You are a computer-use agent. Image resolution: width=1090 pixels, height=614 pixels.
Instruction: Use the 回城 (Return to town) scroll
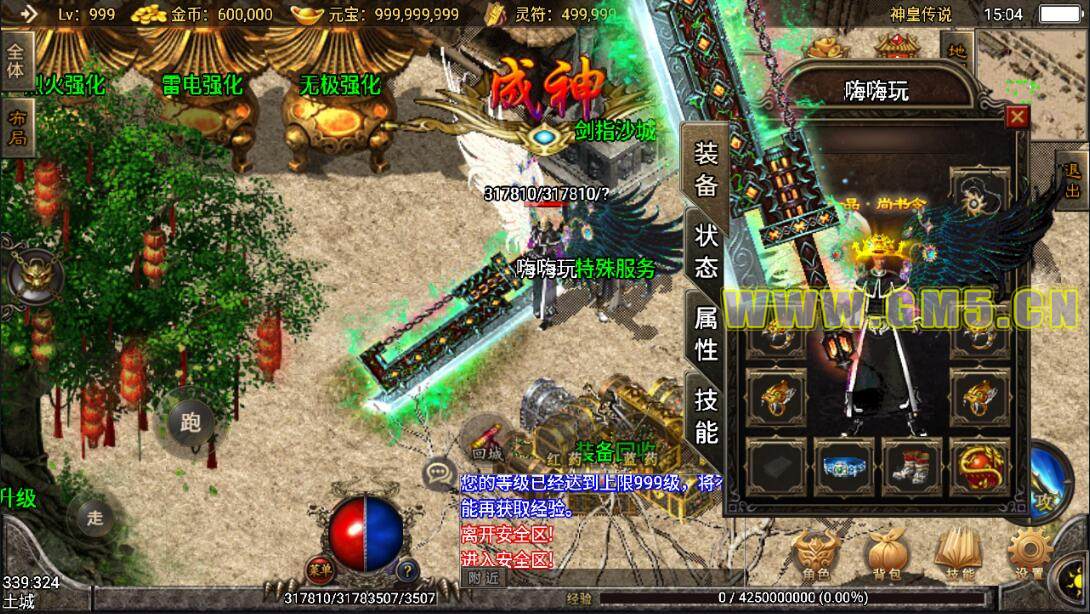click(487, 438)
